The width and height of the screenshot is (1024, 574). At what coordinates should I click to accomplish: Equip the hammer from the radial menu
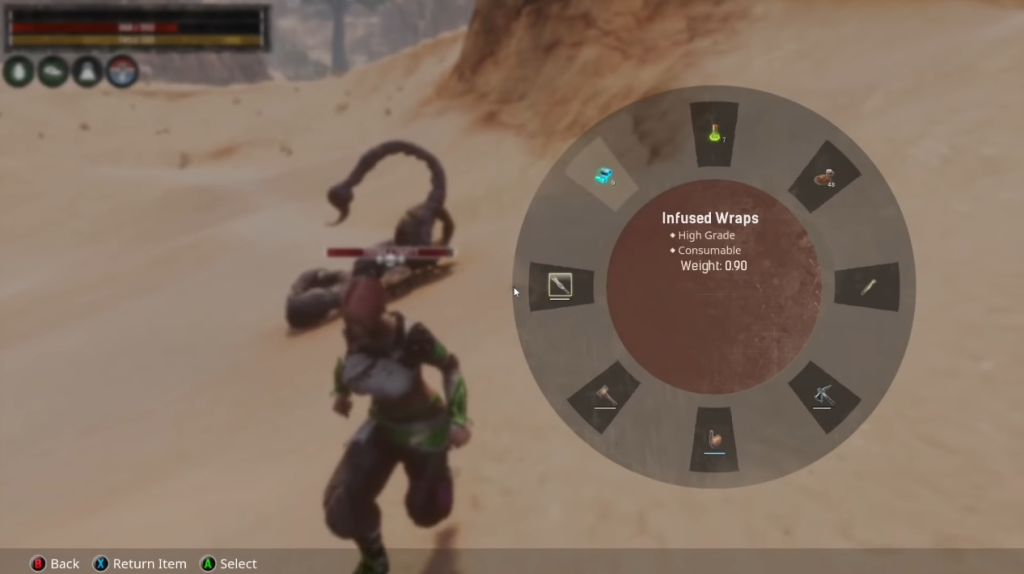pos(604,396)
